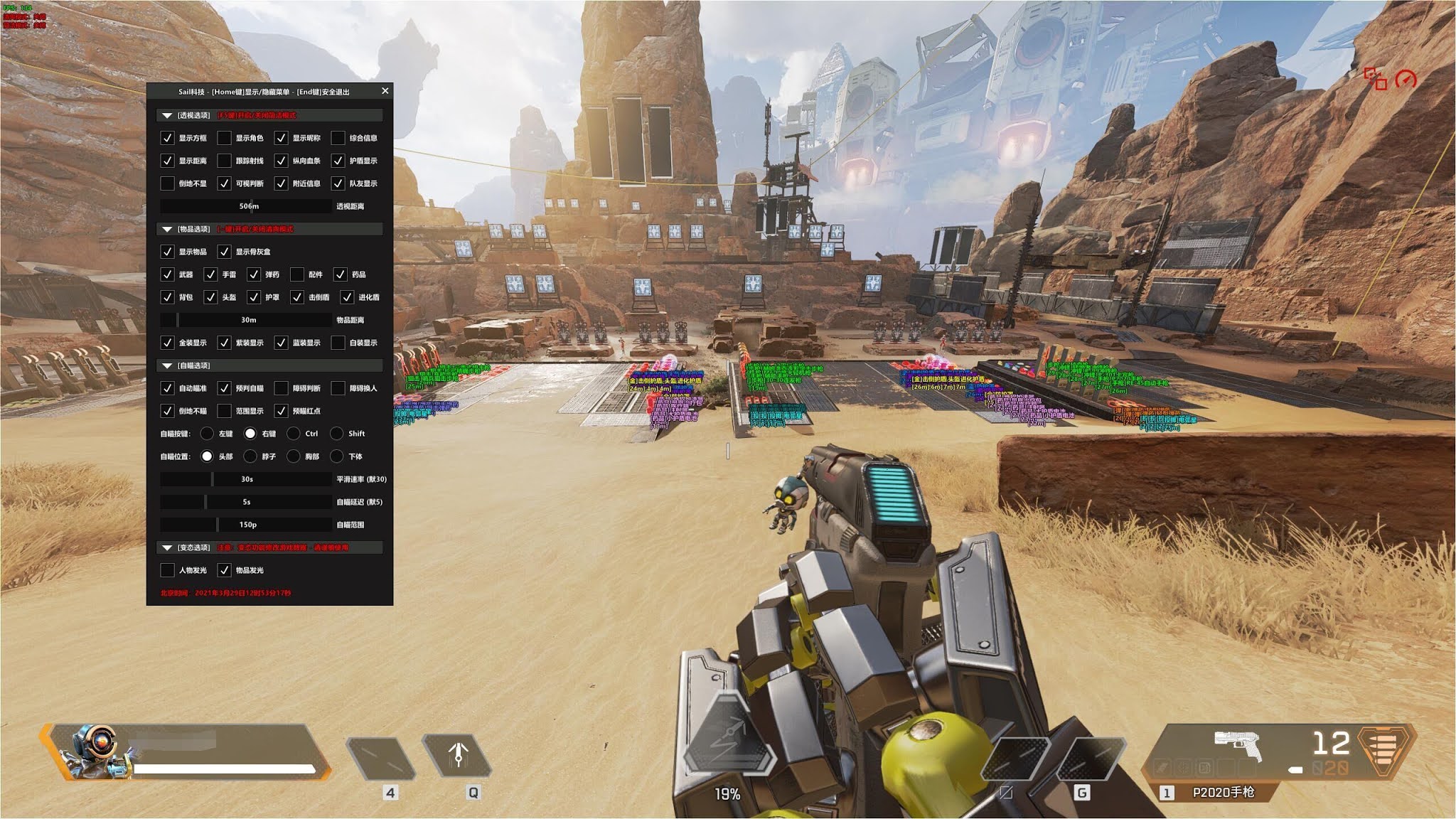The image size is (1456, 819).
Task: Select 左键 as the aim key
Action: [x=208, y=433]
